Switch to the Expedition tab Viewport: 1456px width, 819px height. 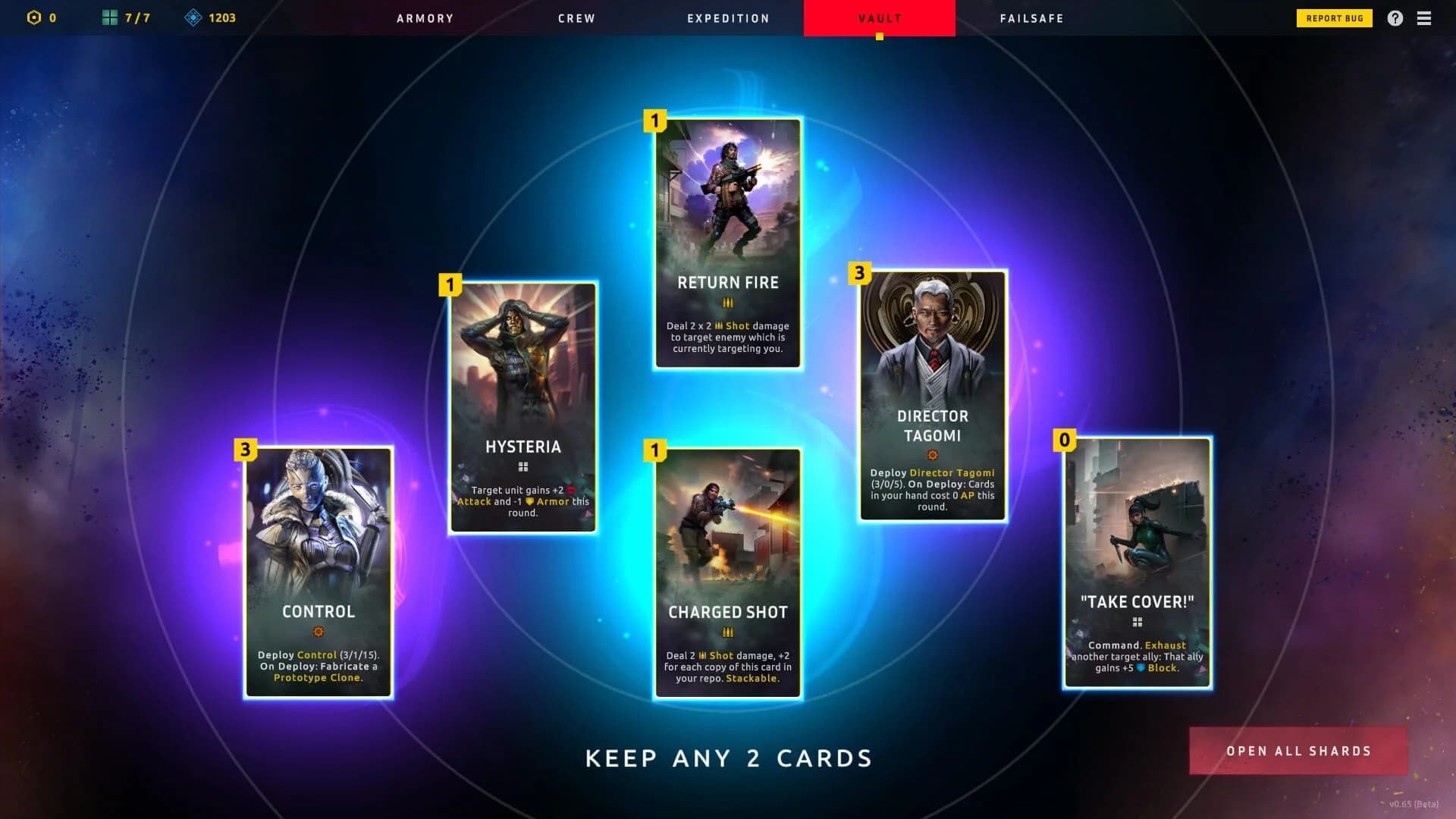[727, 18]
